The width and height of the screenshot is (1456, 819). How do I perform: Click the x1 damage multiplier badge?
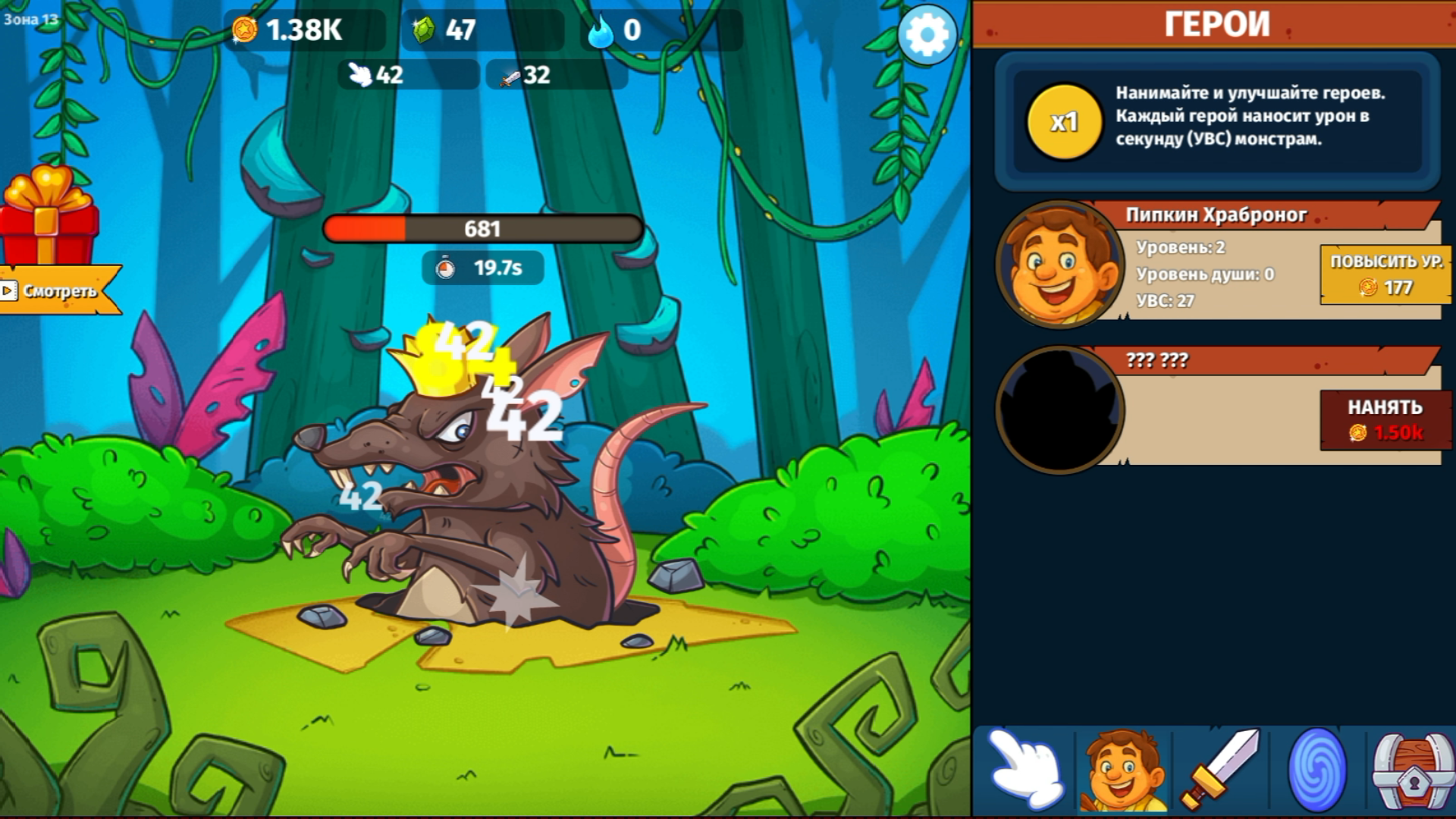point(1063,123)
